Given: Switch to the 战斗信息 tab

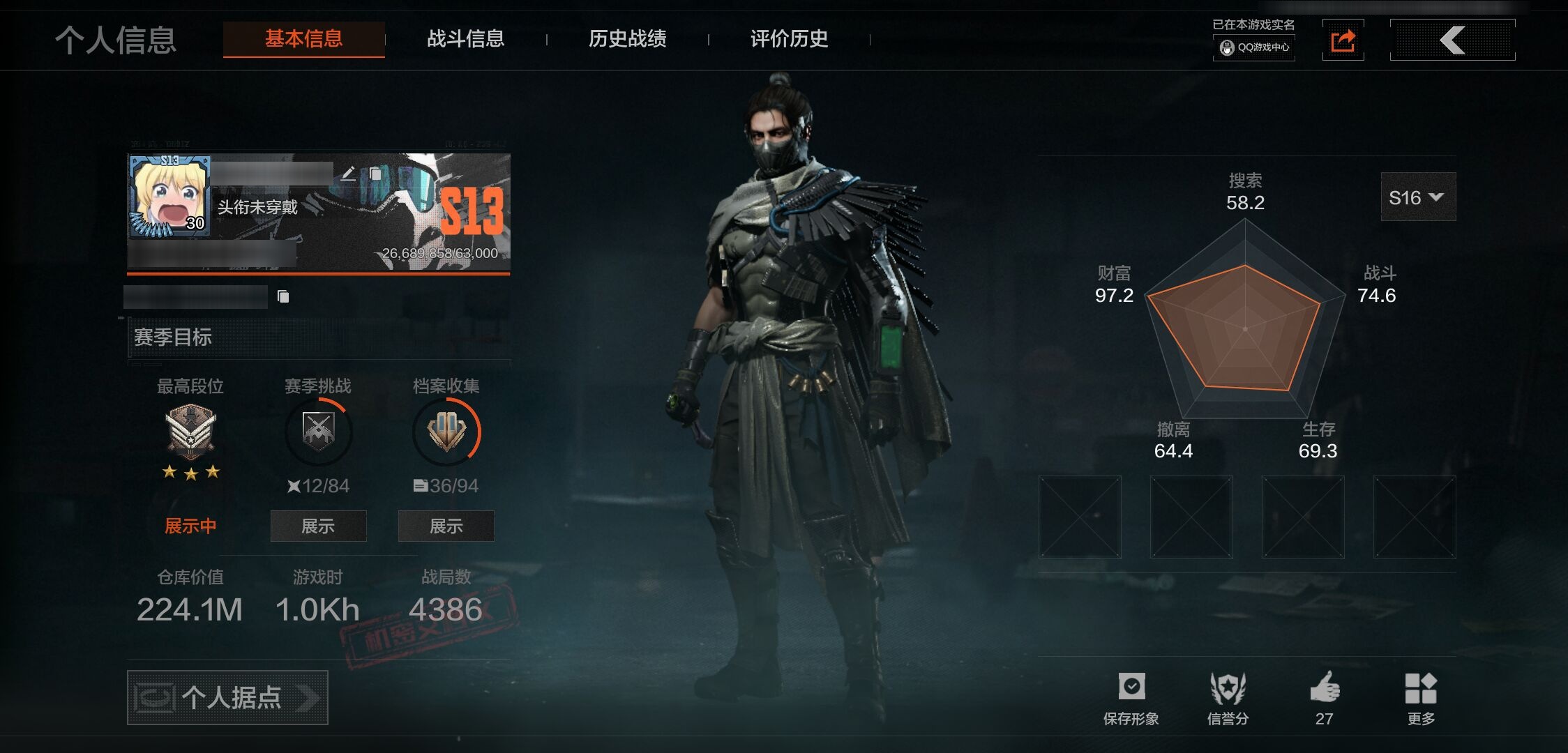Looking at the screenshot, I should pyautogui.click(x=465, y=39).
